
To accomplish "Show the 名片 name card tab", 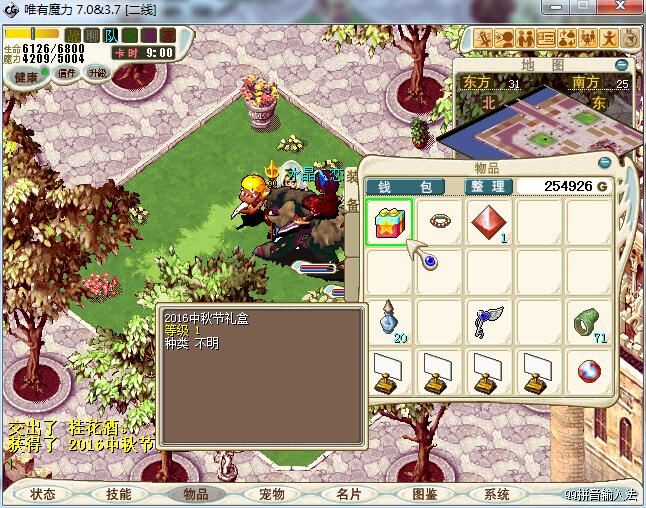I will click(x=348, y=494).
